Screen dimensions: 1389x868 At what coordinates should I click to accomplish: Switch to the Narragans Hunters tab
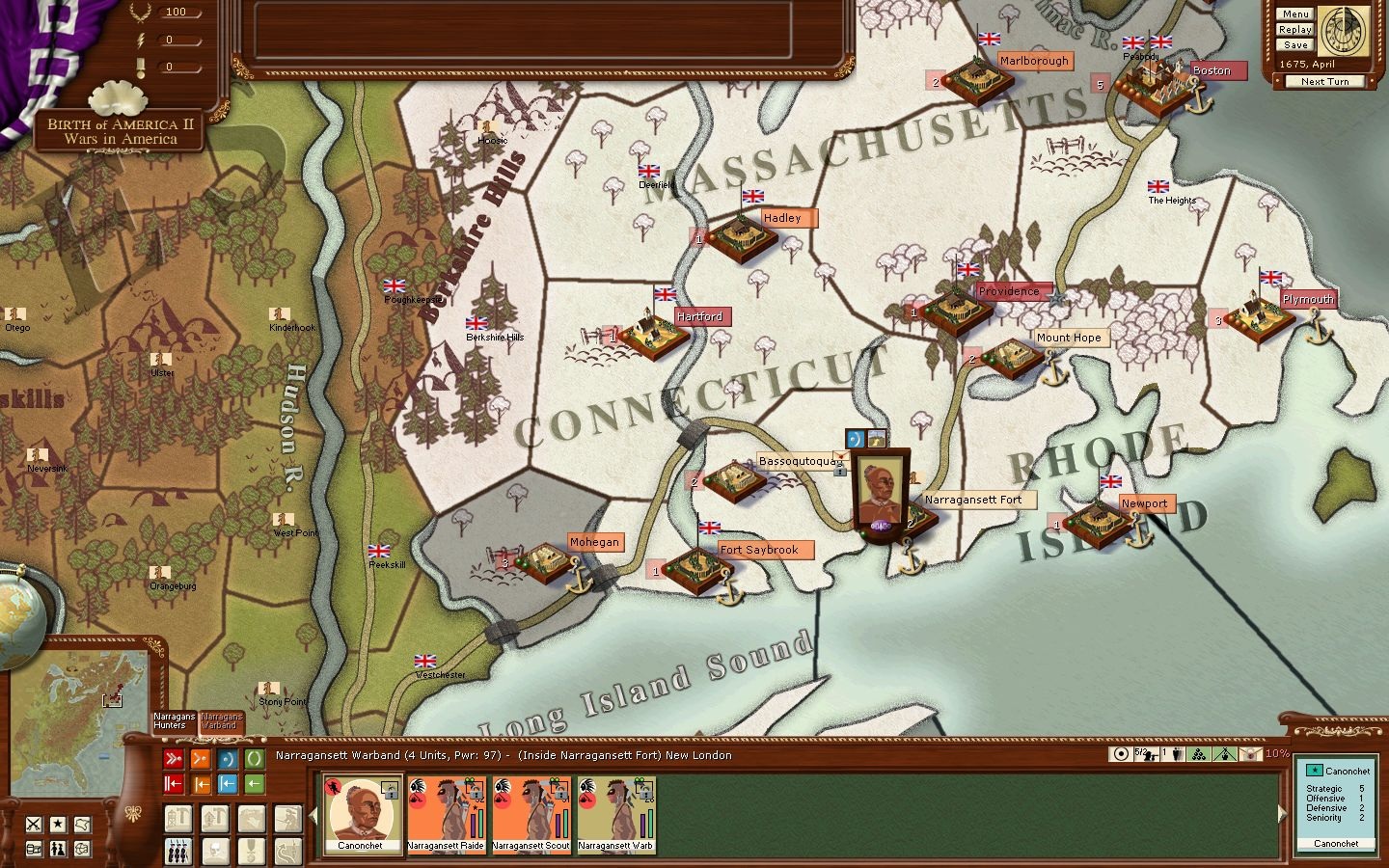coord(175,721)
